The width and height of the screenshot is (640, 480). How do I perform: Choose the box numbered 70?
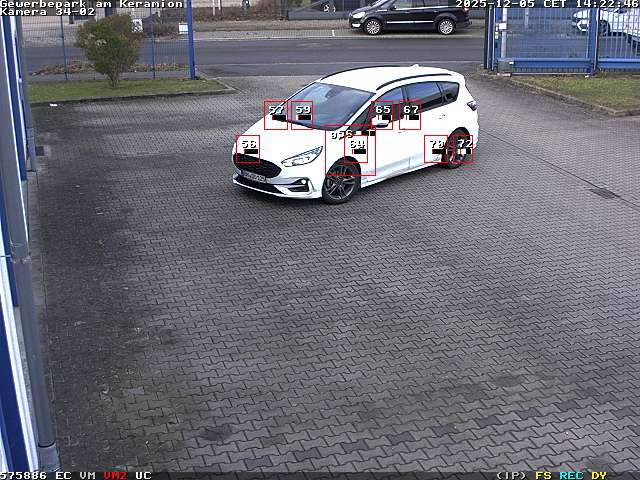tap(435, 149)
